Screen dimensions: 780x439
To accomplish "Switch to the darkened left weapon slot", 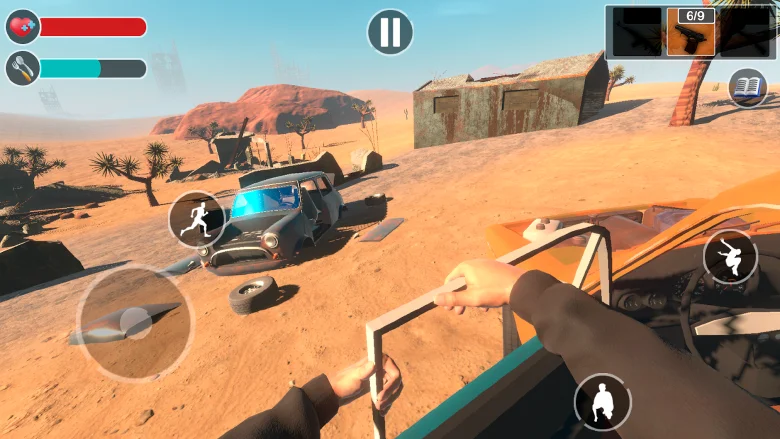I will (x=637, y=33).
